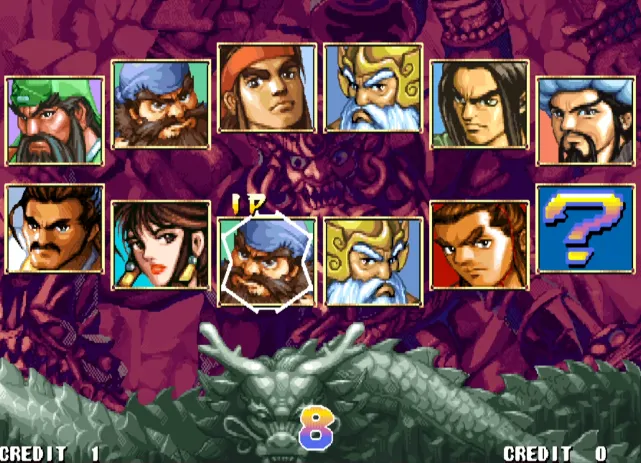Choose the female character with earrings

coord(161,244)
